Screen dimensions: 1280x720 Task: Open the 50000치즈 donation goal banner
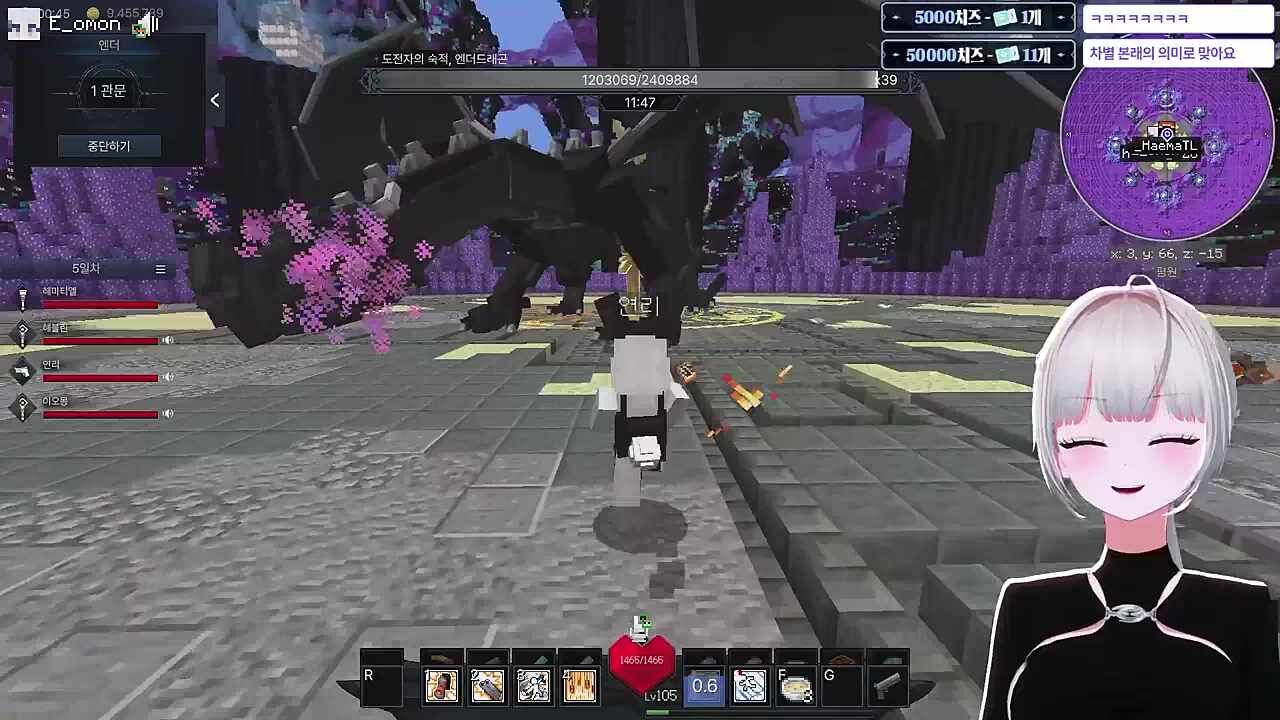(977, 55)
